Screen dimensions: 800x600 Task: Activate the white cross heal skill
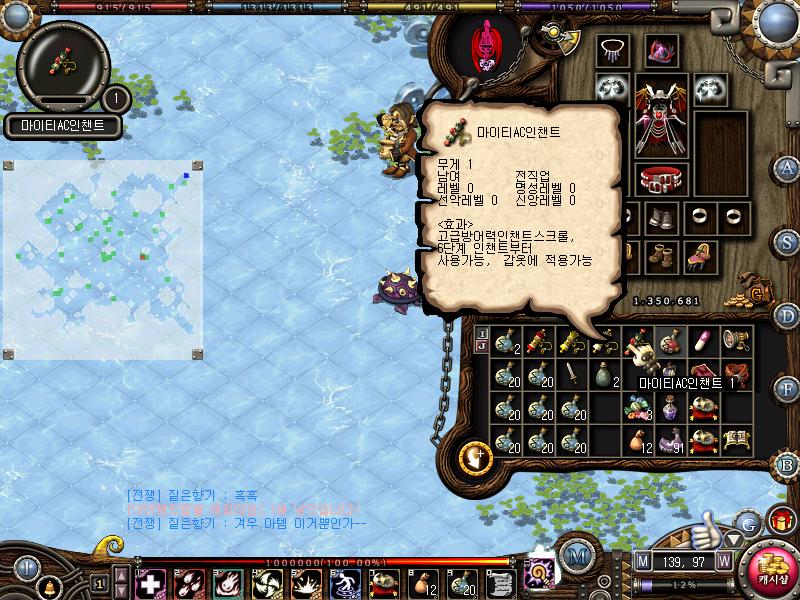pyautogui.click(x=150, y=582)
